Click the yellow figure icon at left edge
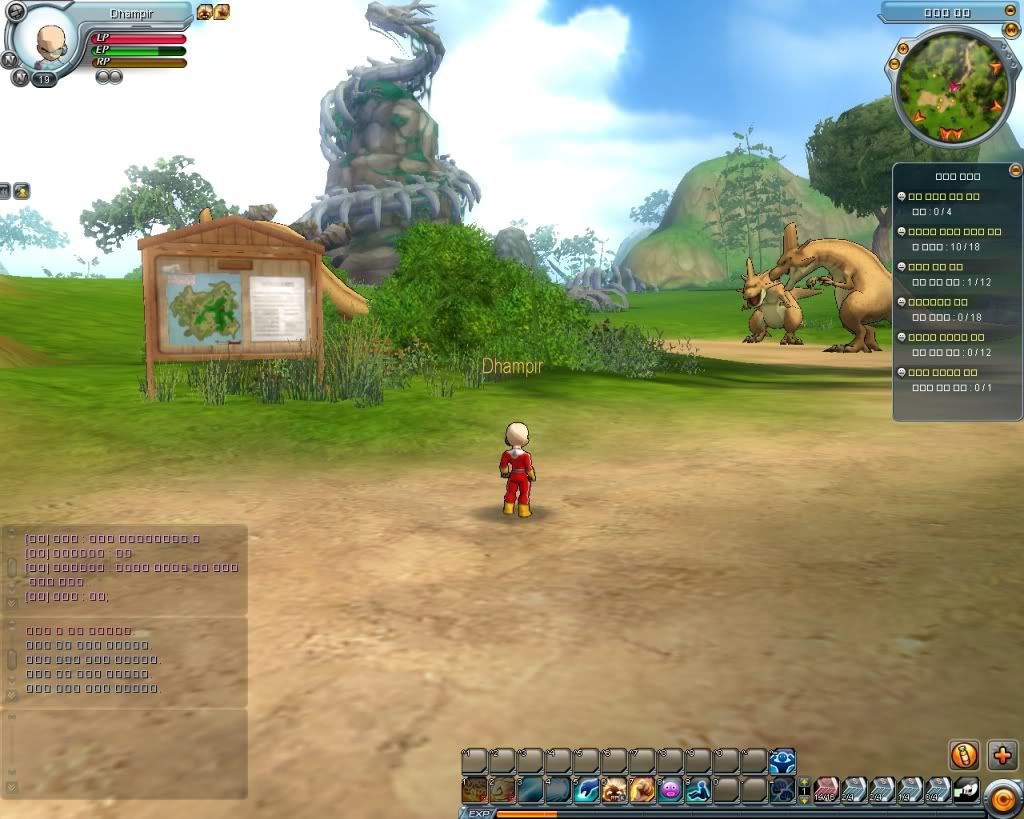The width and height of the screenshot is (1024, 819). [x=21, y=191]
